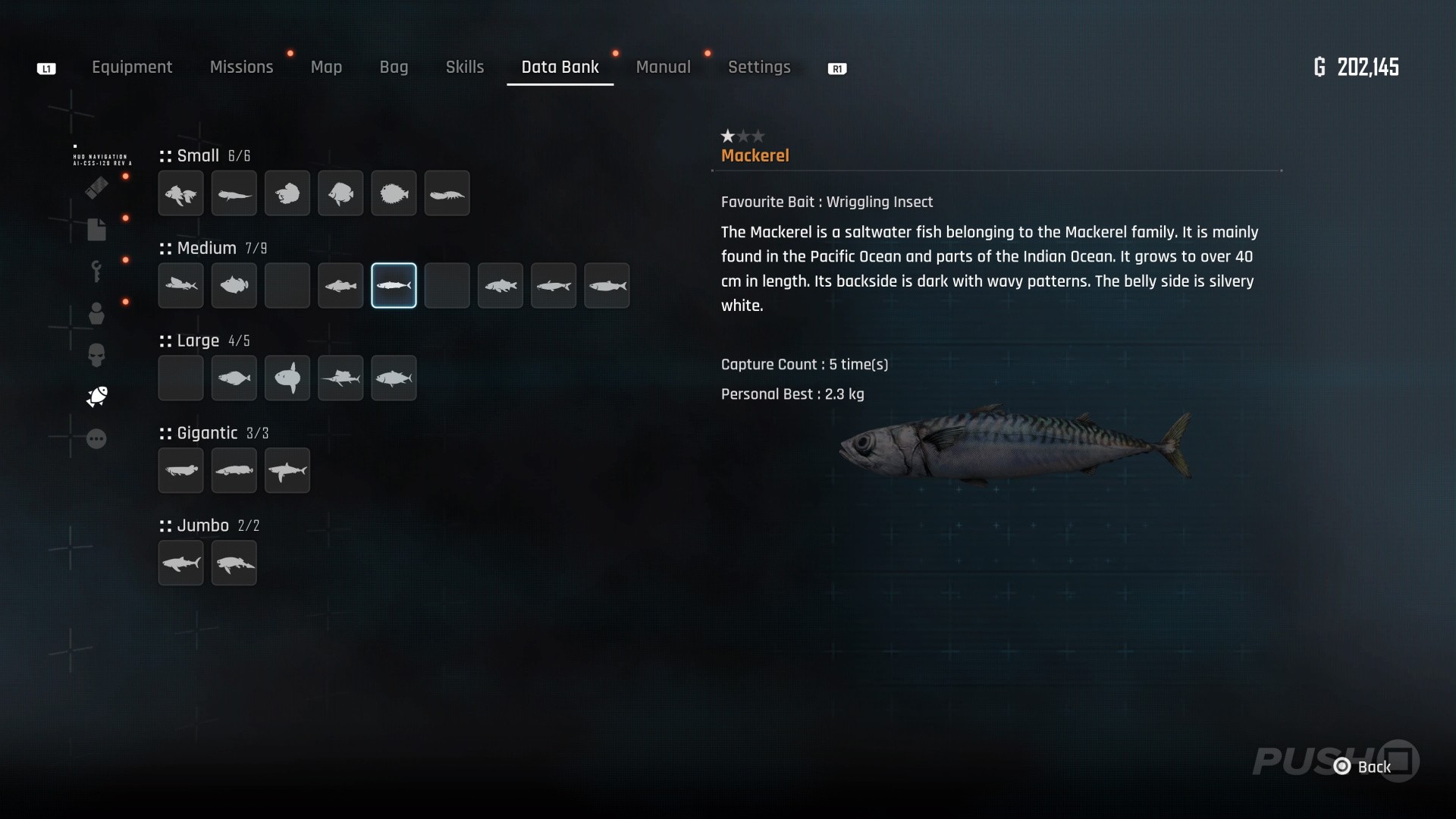The width and height of the screenshot is (1456, 819).
Task: Open the Manual tab
Action: pyautogui.click(x=663, y=67)
